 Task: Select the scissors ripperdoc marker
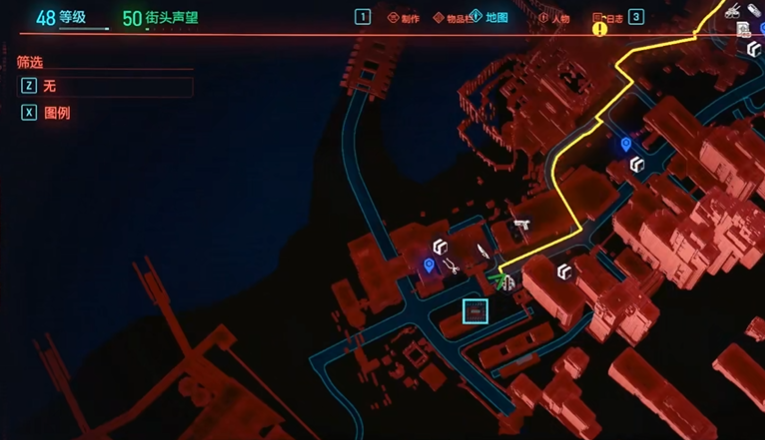click(452, 266)
